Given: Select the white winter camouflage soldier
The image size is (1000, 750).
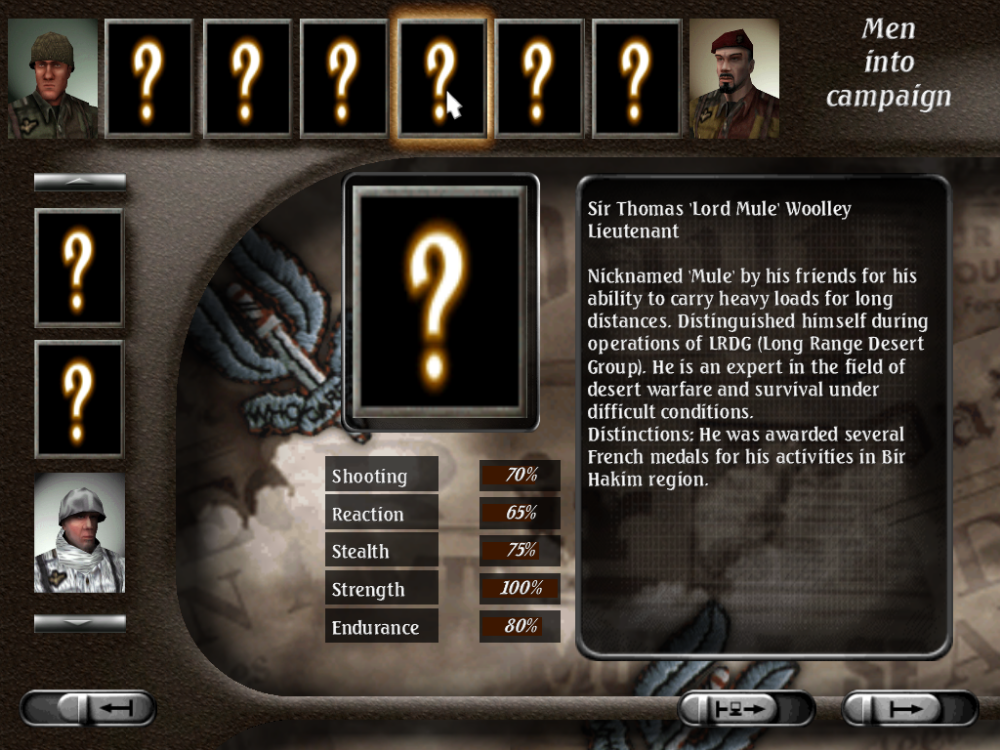Looking at the screenshot, I should coord(80,533).
